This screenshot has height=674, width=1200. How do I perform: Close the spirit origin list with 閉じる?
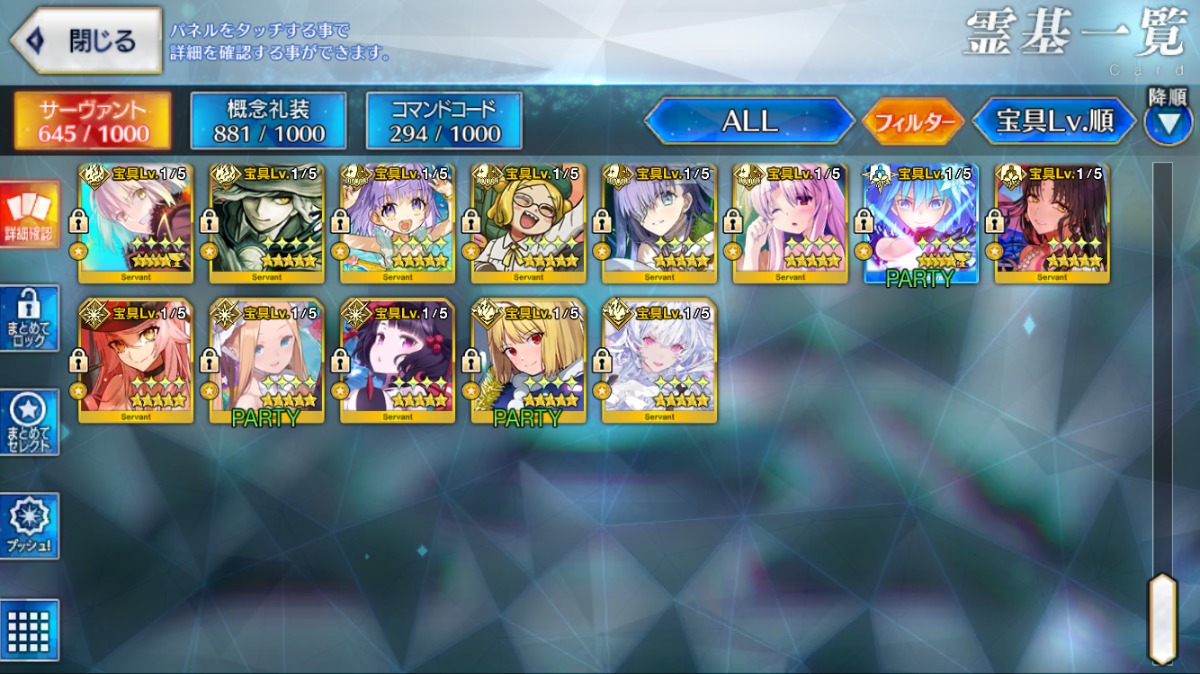tap(86, 41)
